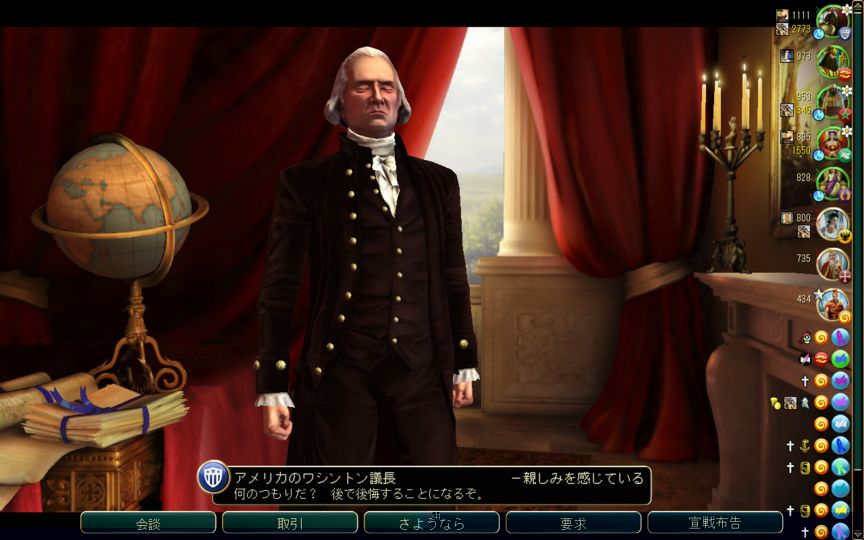Open the 会談 discussion option
This screenshot has width=864, height=540.
point(148,523)
